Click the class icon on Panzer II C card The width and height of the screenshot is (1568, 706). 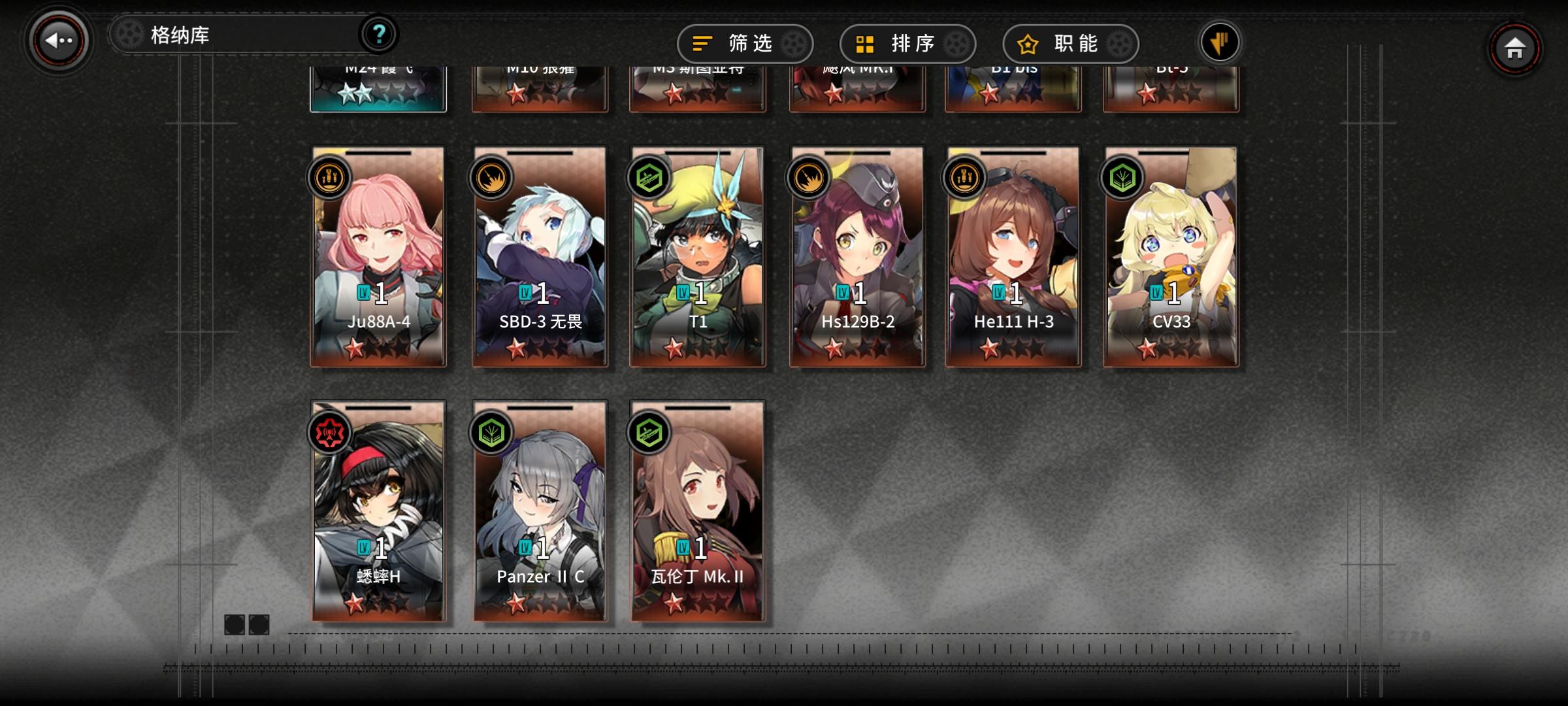491,431
